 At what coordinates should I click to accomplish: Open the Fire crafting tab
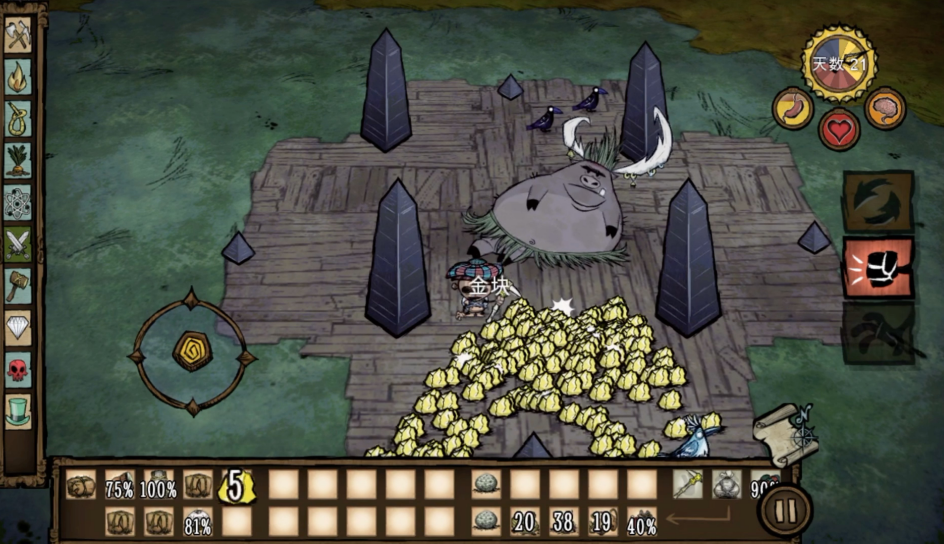click(x=18, y=75)
